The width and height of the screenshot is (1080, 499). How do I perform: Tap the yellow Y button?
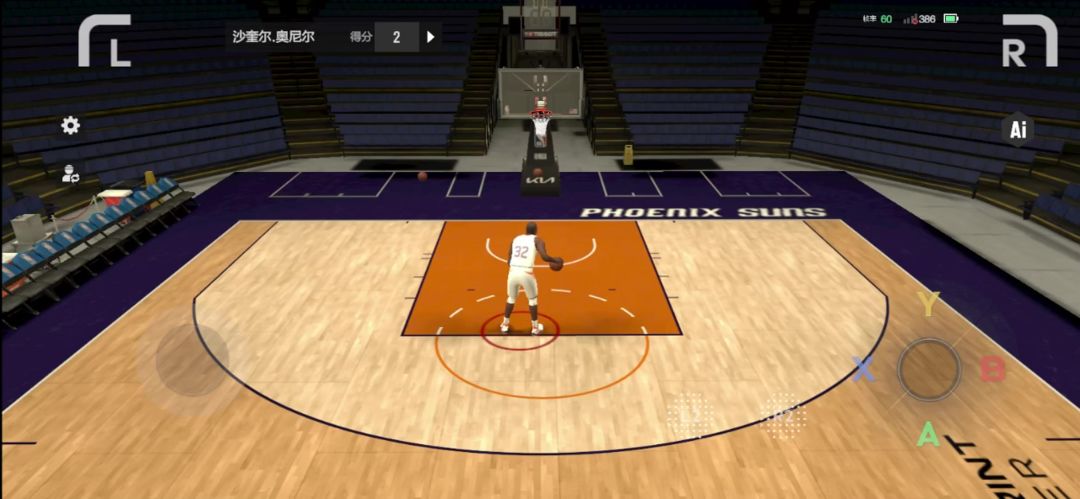point(929,304)
